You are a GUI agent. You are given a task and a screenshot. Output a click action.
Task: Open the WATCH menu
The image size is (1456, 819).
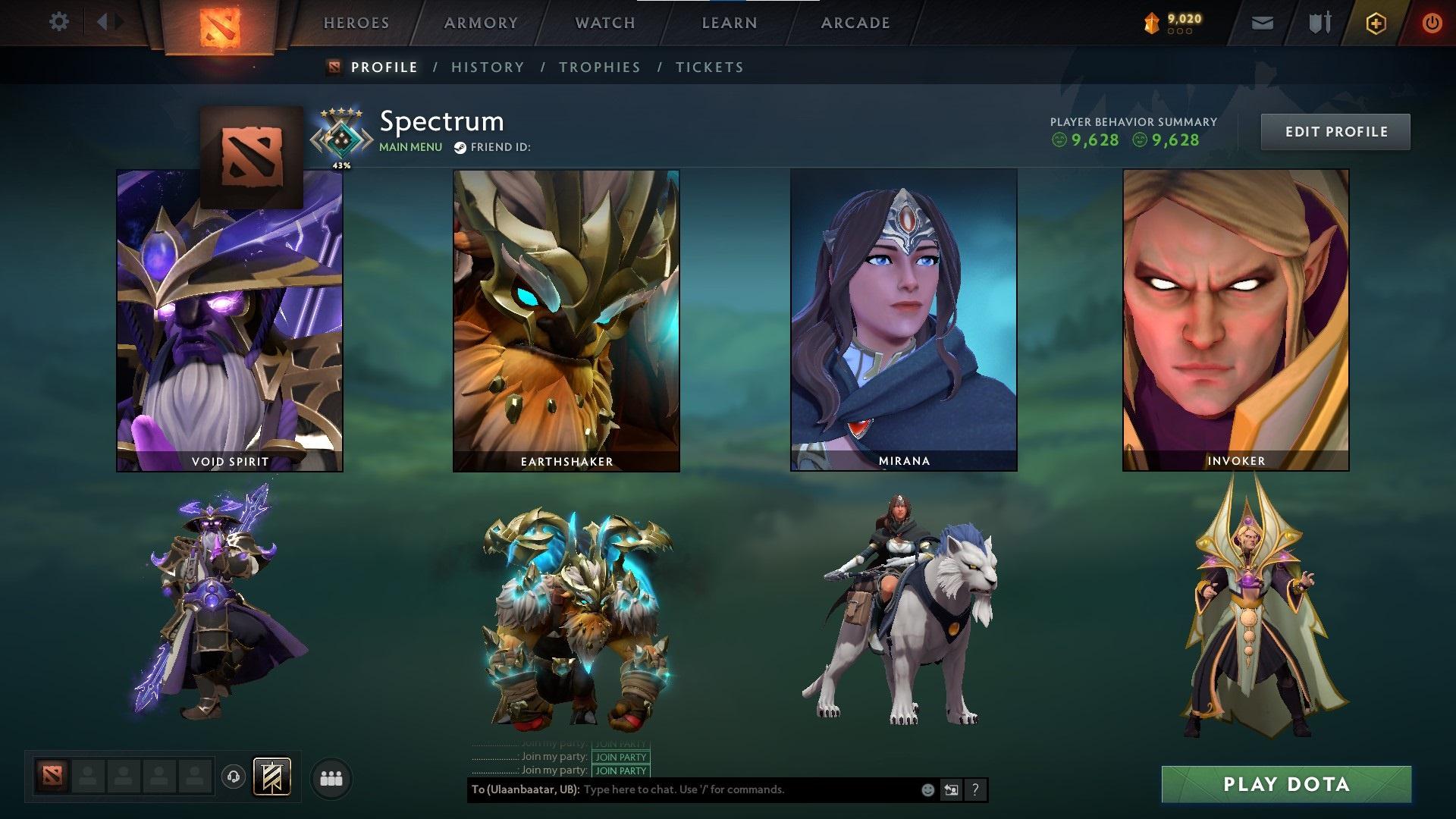(604, 23)
